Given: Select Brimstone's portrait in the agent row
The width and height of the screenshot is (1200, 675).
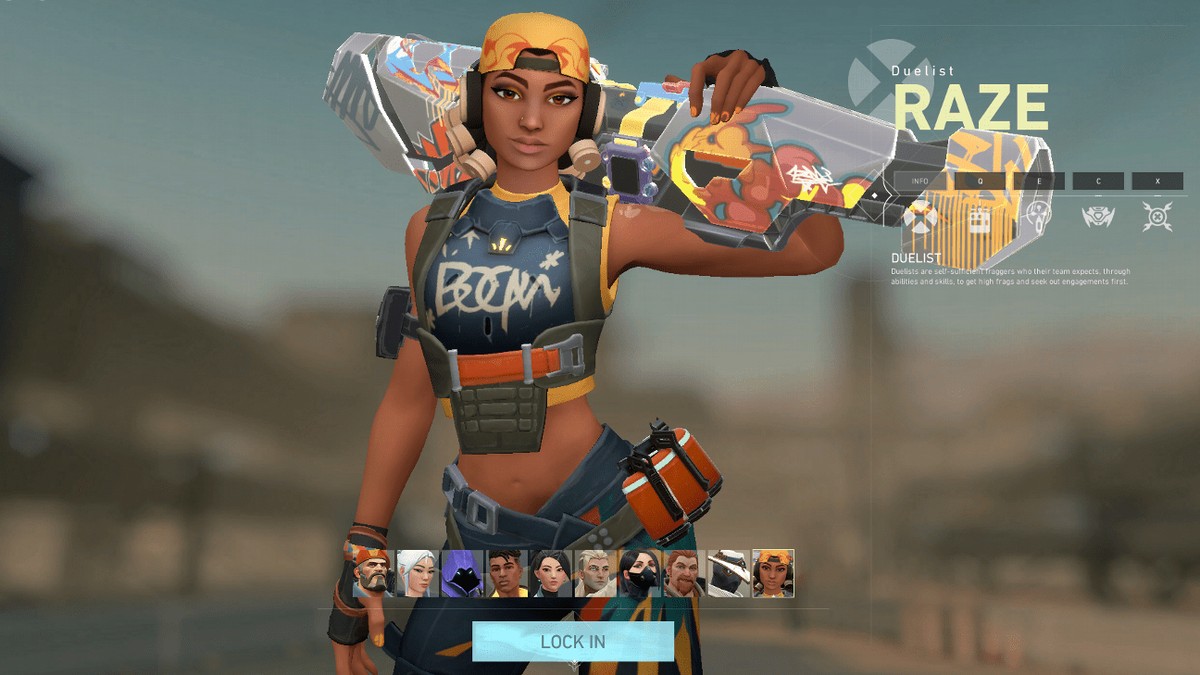Looking at the screenshot, I should 374,573.
